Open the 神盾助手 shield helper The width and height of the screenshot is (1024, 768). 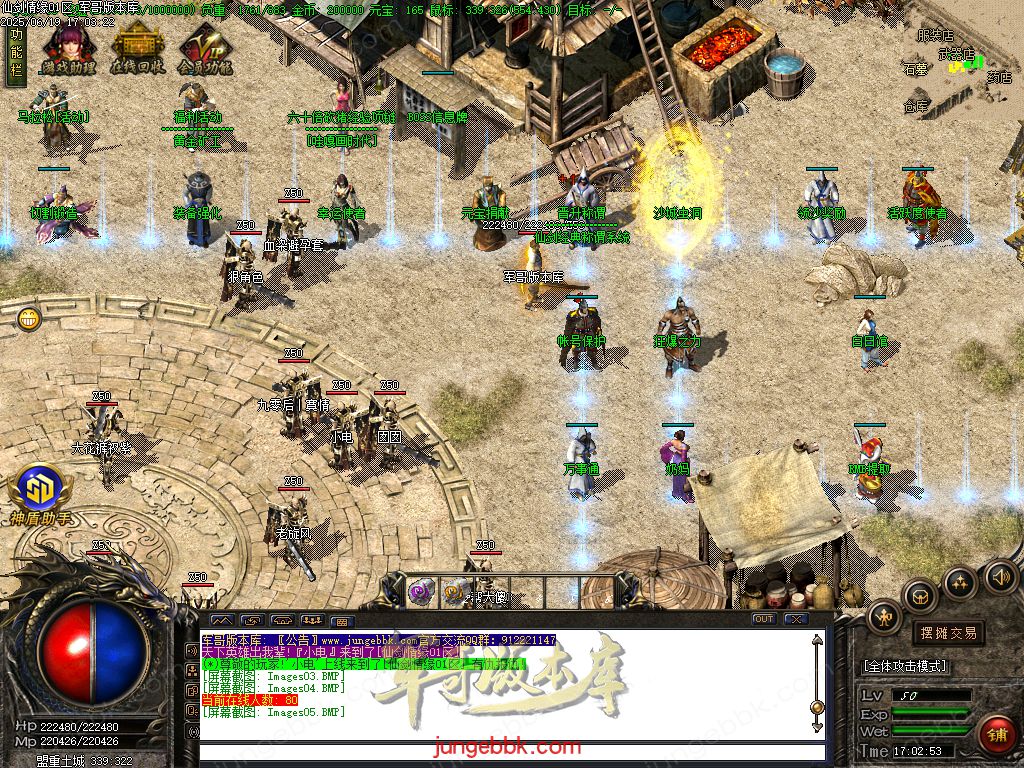pos(40,492)
